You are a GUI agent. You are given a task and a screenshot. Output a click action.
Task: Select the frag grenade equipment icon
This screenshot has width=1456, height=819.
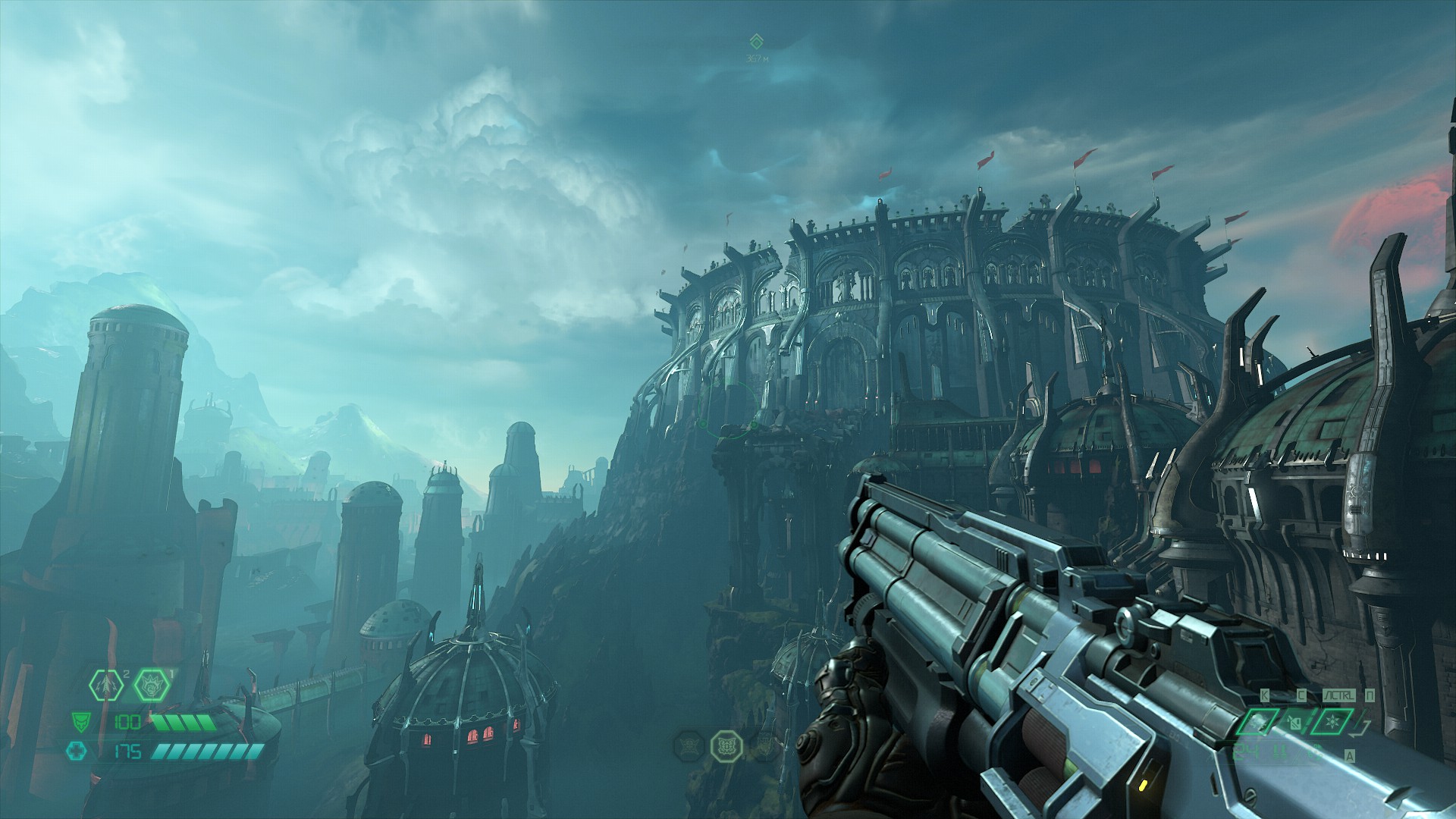tap(107, 685)
